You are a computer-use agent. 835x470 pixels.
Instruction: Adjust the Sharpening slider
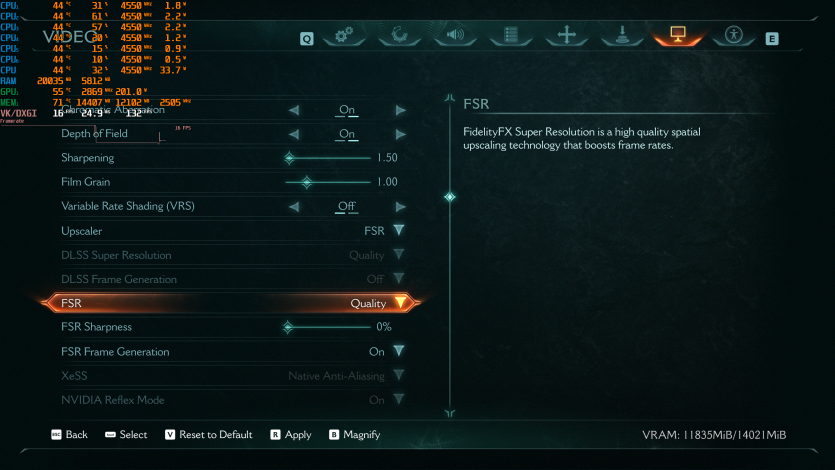tap(289, 158)
